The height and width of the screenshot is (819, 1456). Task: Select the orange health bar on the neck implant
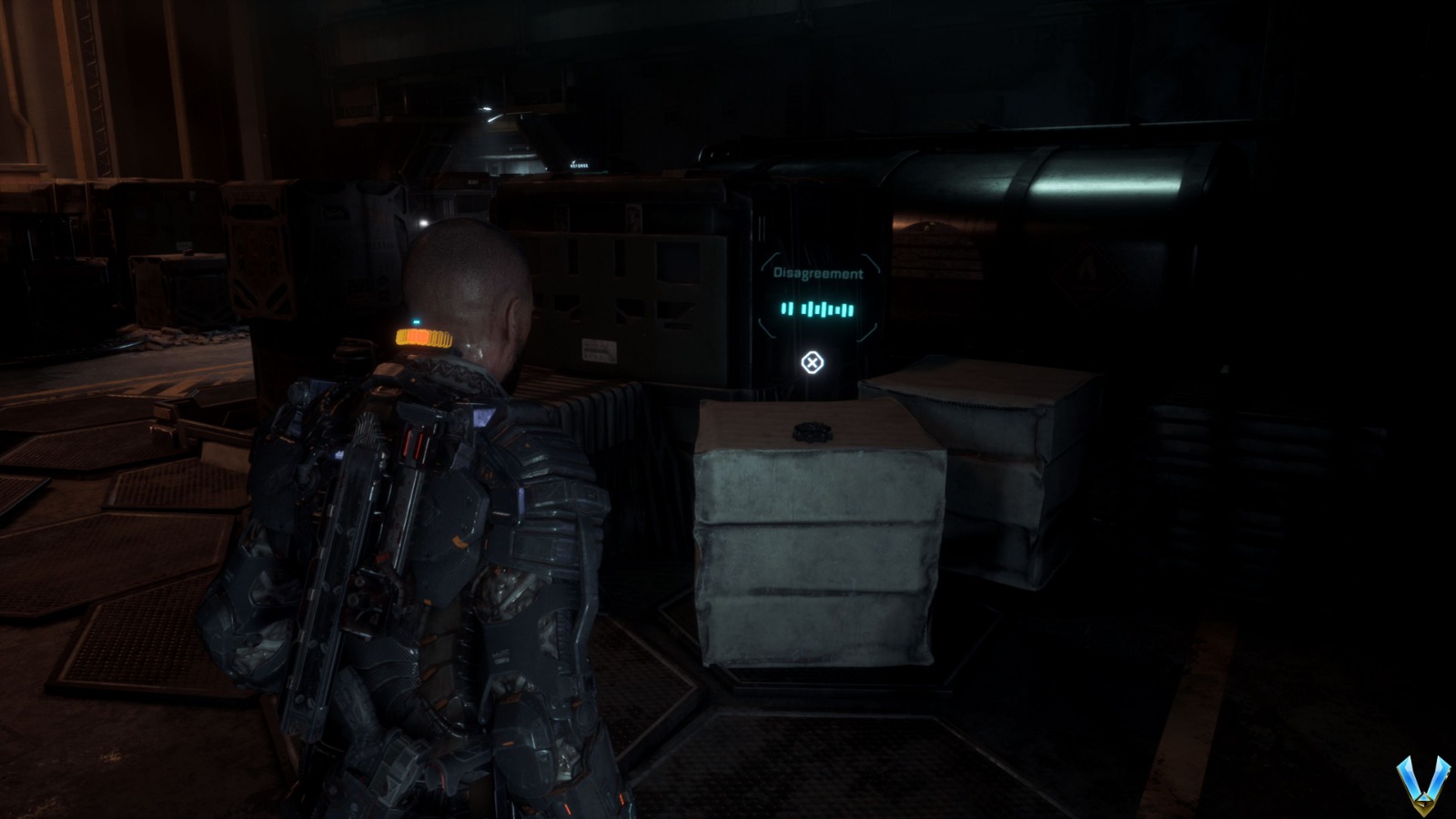coord(420,338)
